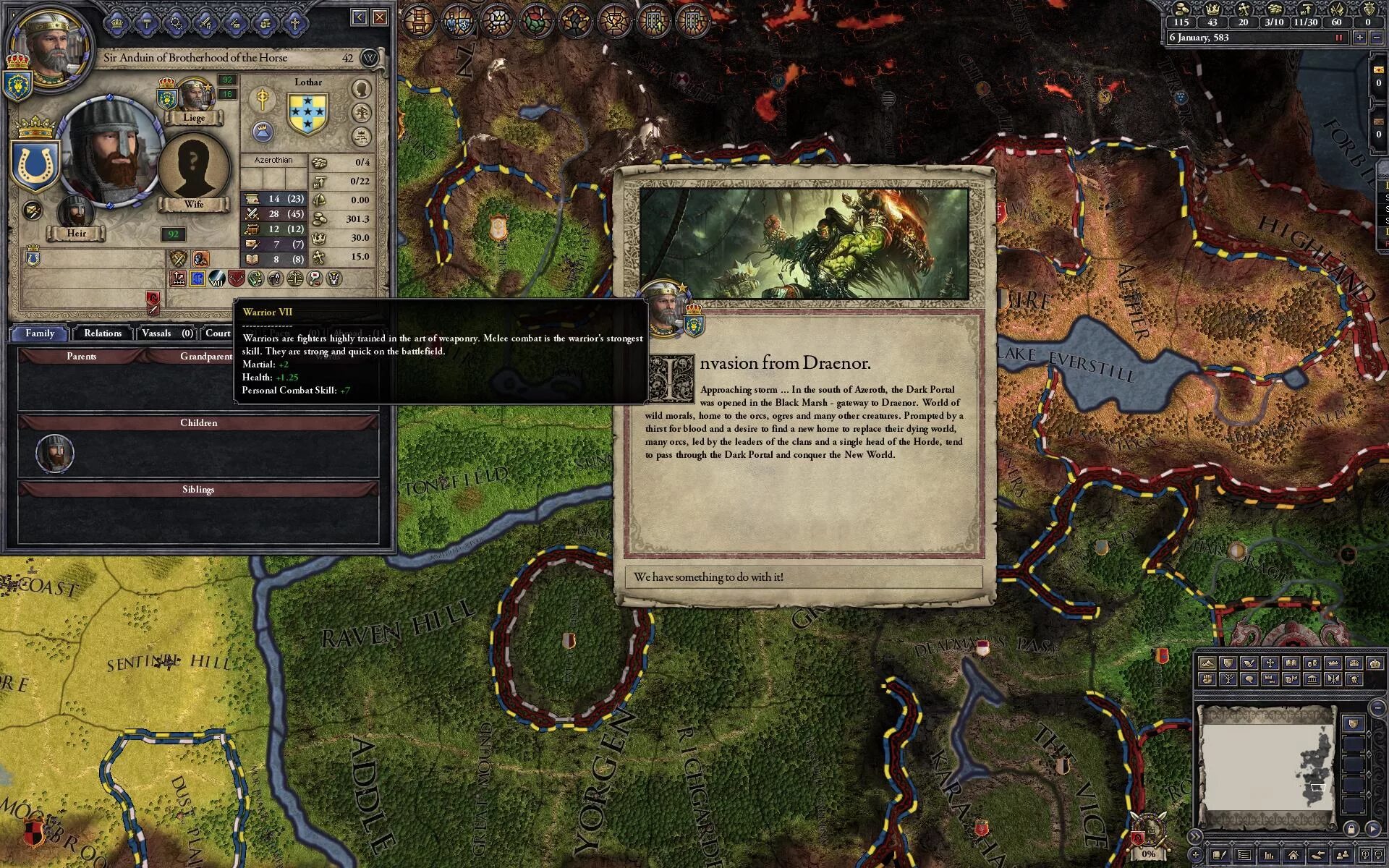Go back using the left arrow button

pos(360,17)
